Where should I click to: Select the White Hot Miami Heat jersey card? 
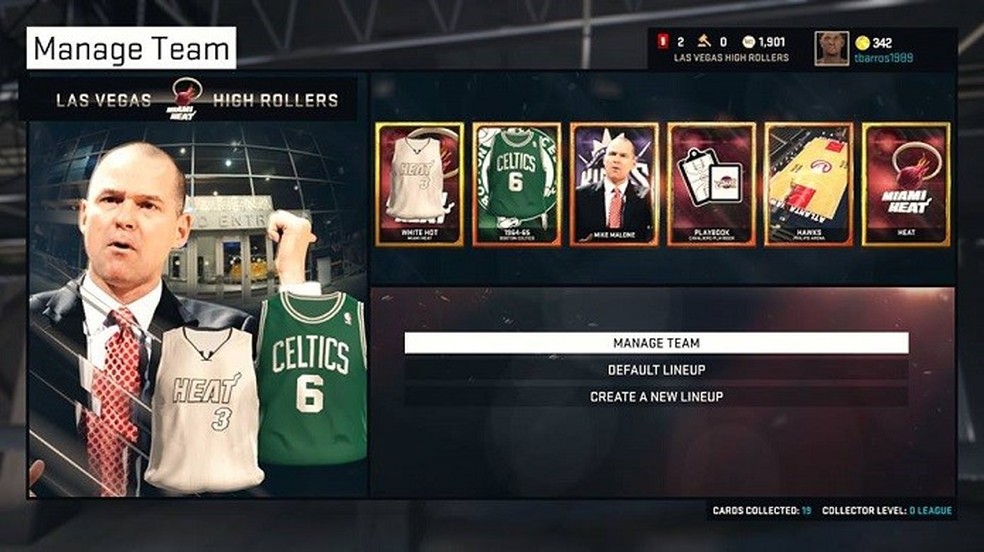click(x=420, y=184)
